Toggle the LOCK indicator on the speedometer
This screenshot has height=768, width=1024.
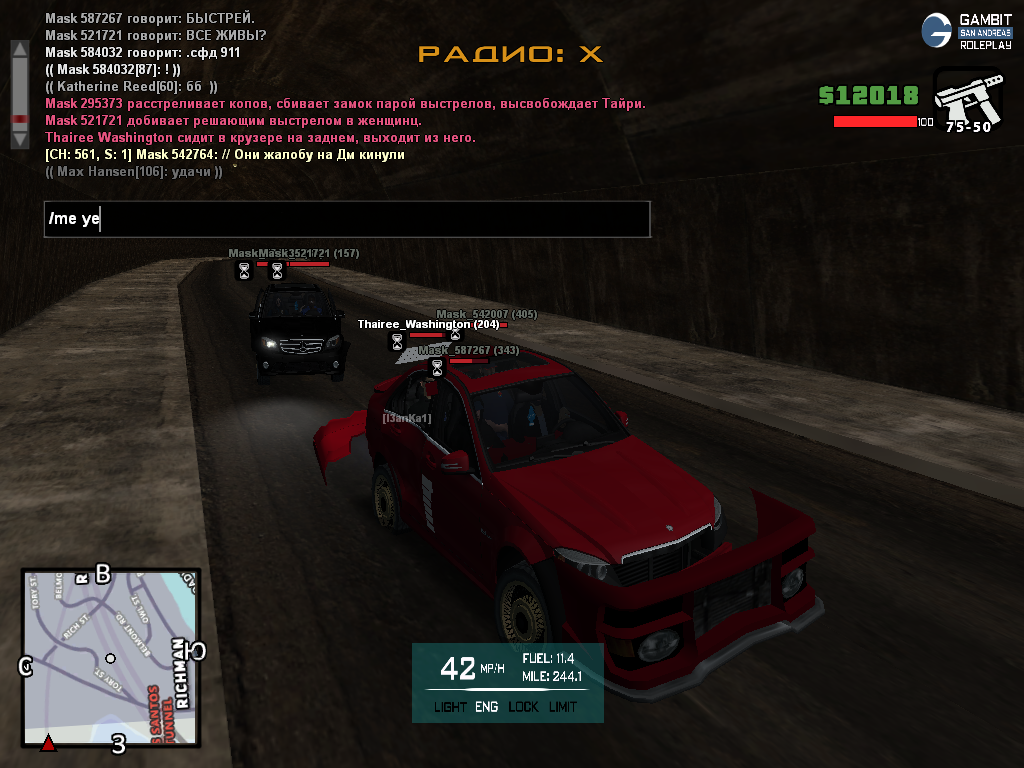pos(523,707)
